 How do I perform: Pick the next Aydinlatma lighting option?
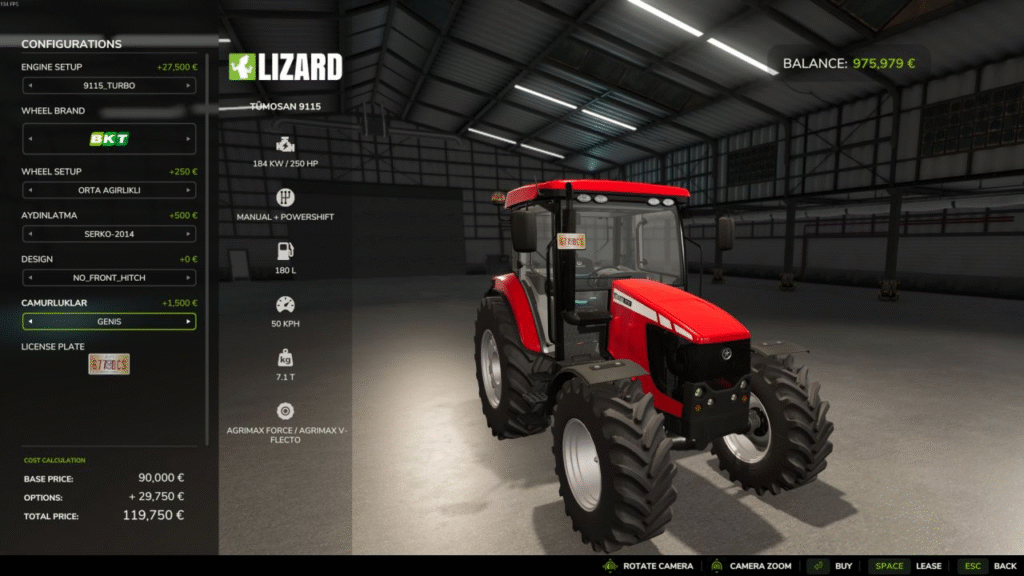(188, 234)
